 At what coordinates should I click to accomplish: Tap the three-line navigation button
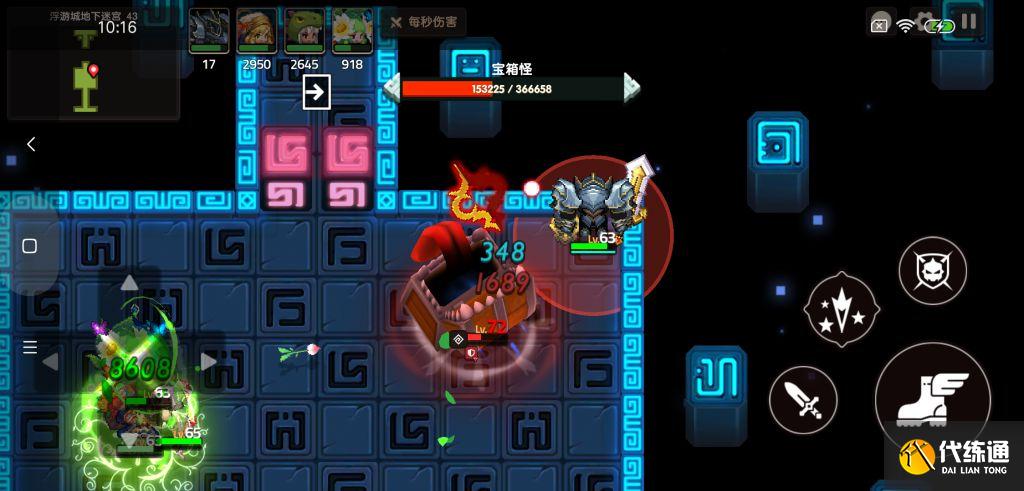(30, 347)
